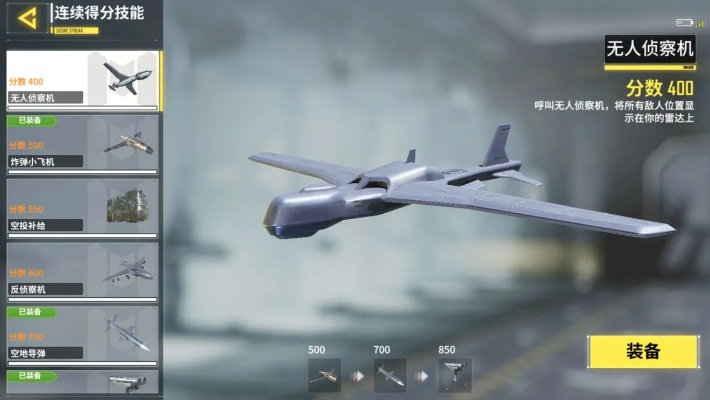
Task: Select the equipped 850-point scorestreak slot
Action: pos(455,375)
